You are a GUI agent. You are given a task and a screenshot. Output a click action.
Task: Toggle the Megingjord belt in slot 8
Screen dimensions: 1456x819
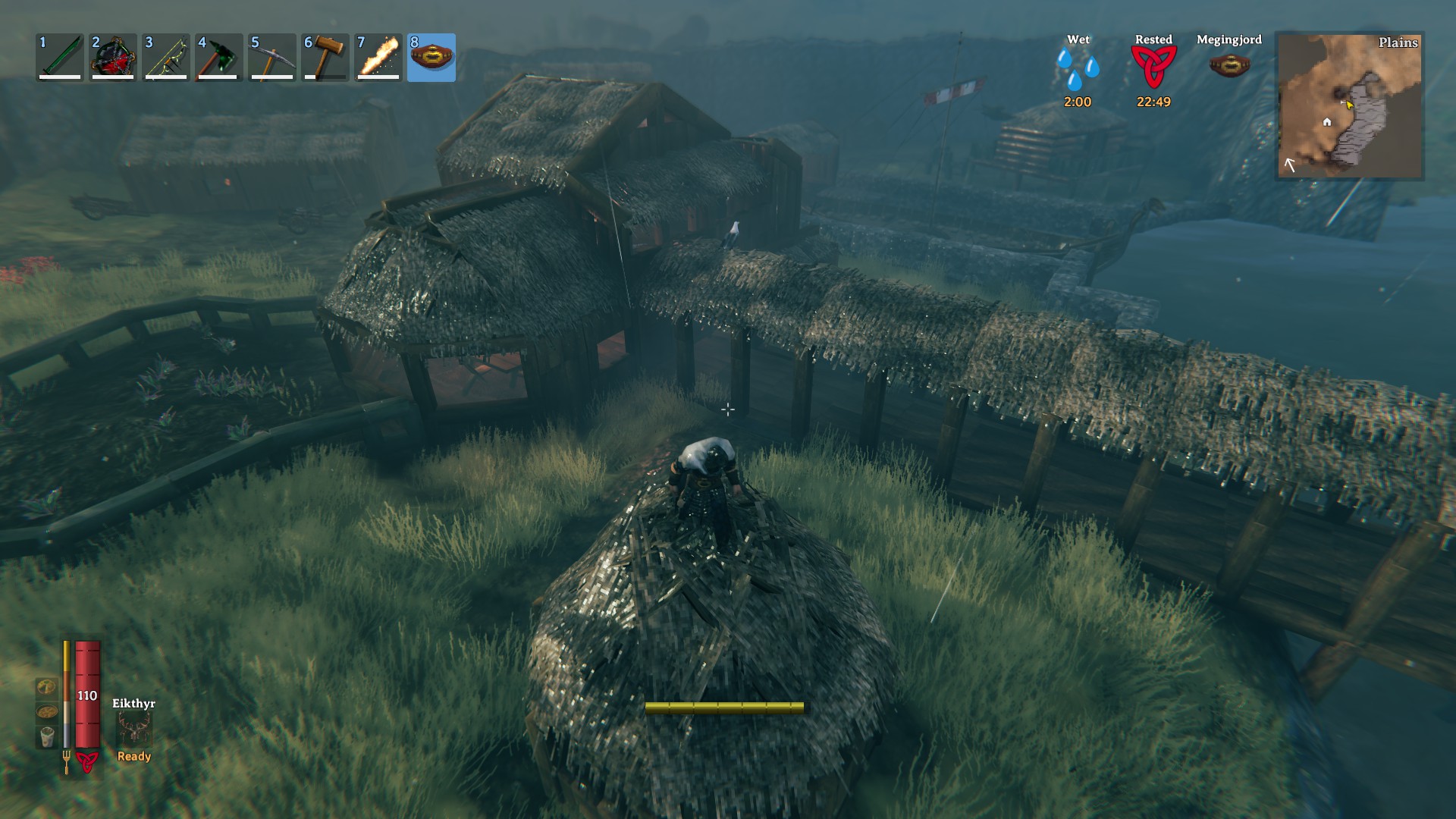[x=431, y=57]
